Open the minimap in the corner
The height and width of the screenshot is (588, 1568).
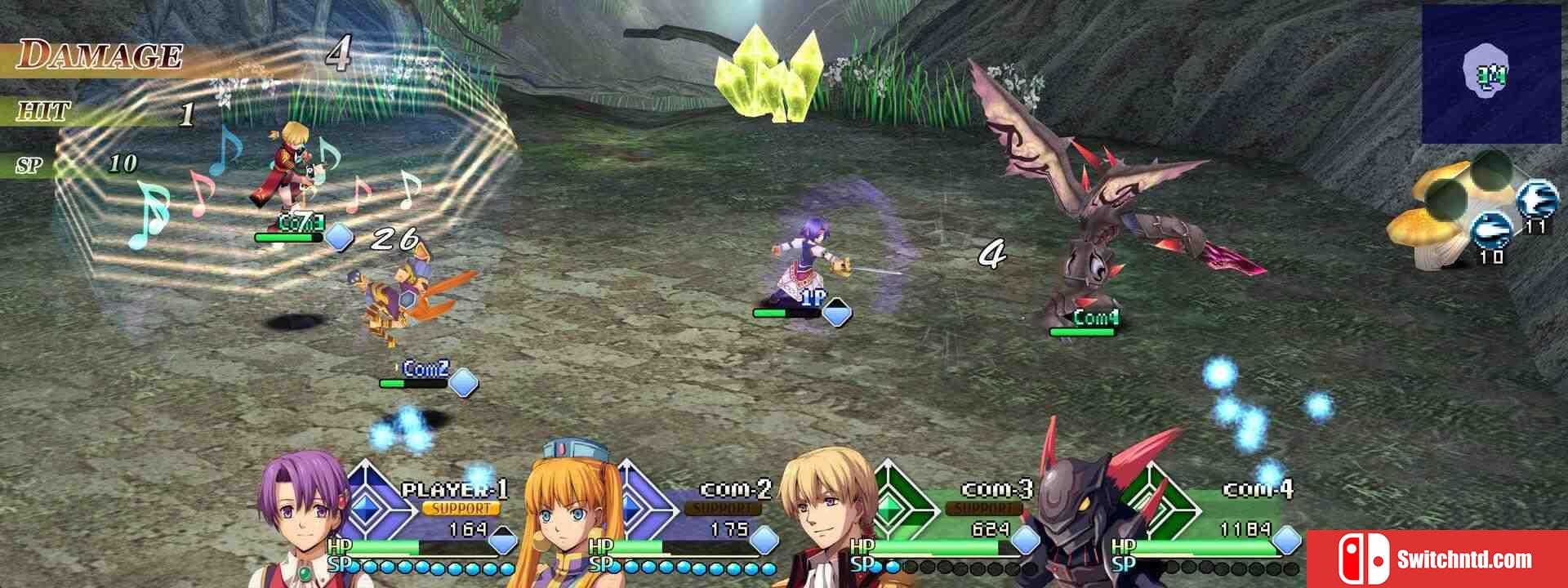[1490, 75]
